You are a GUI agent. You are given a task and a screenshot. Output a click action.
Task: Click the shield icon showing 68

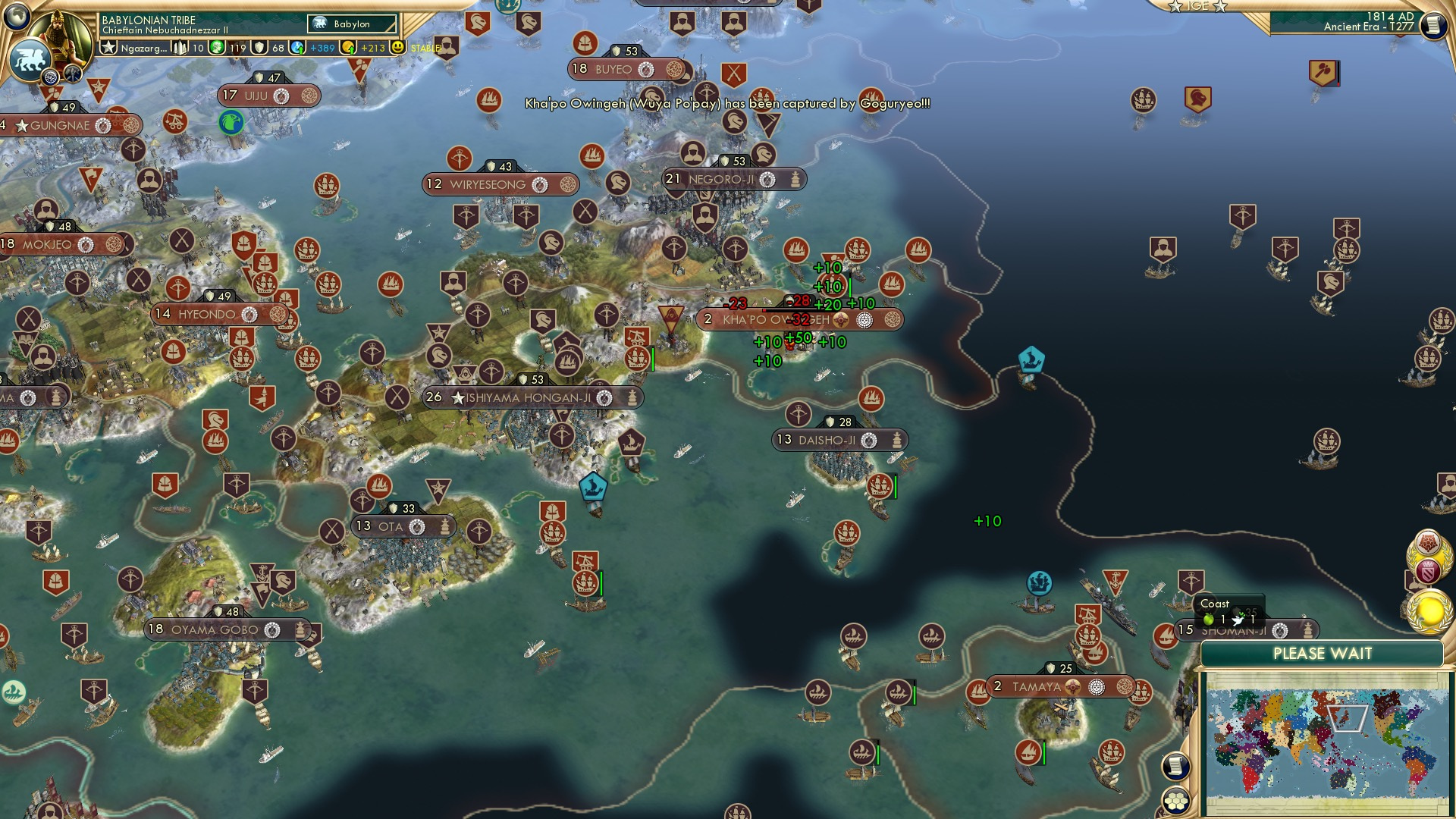click(x=259, y=48)
